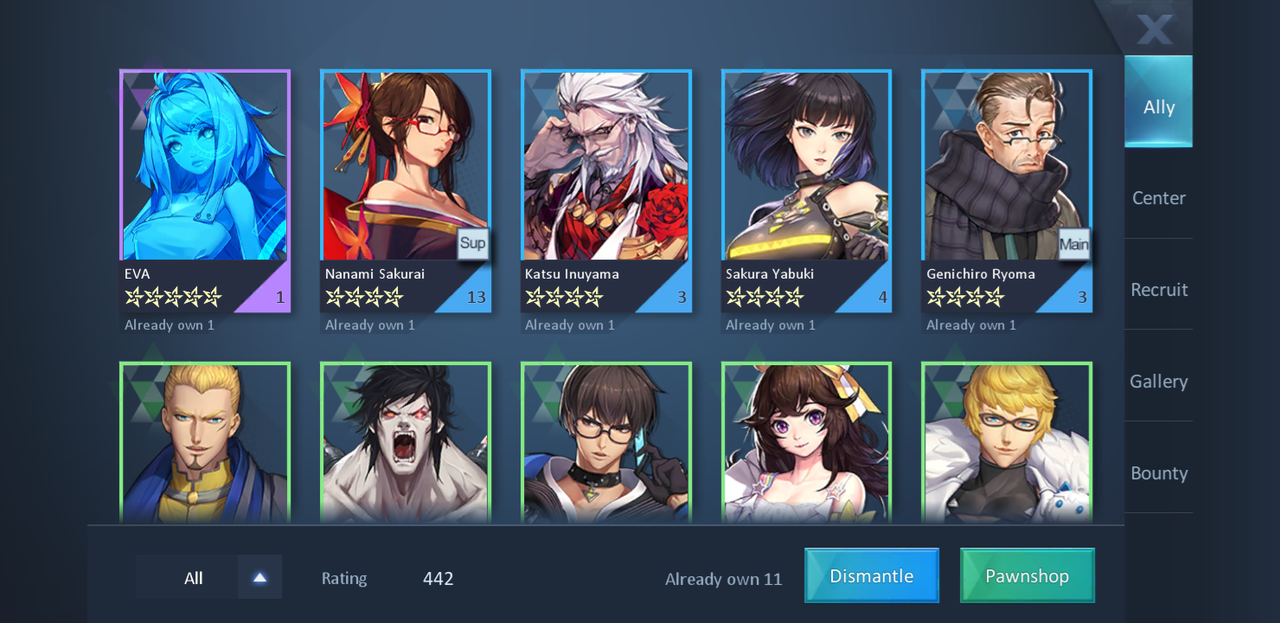
Task: Click the Dismantle button
Action: coord(871,576)
